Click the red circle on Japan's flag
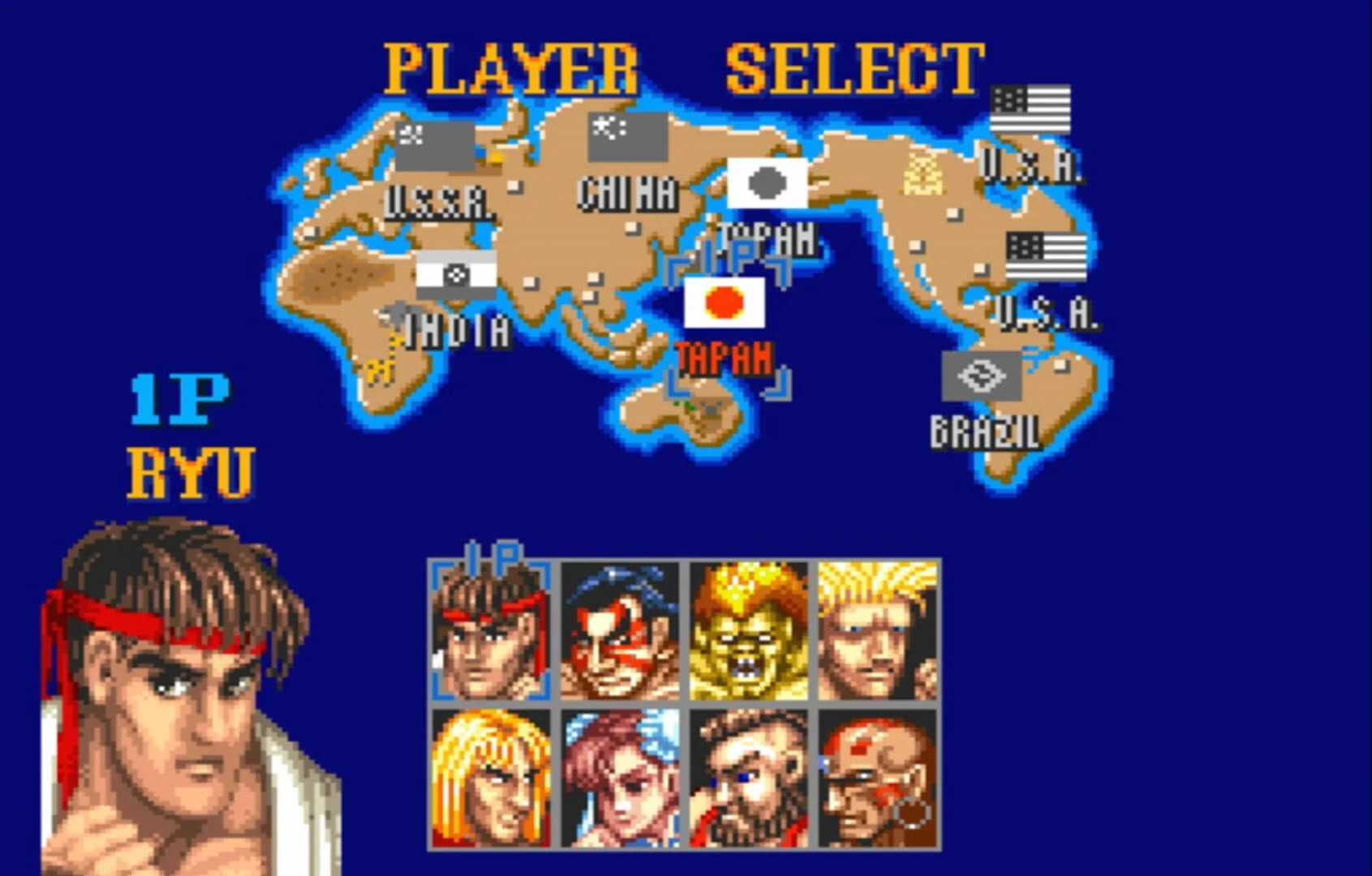The height and width of the screenshot is (876, 1372). 722,301
